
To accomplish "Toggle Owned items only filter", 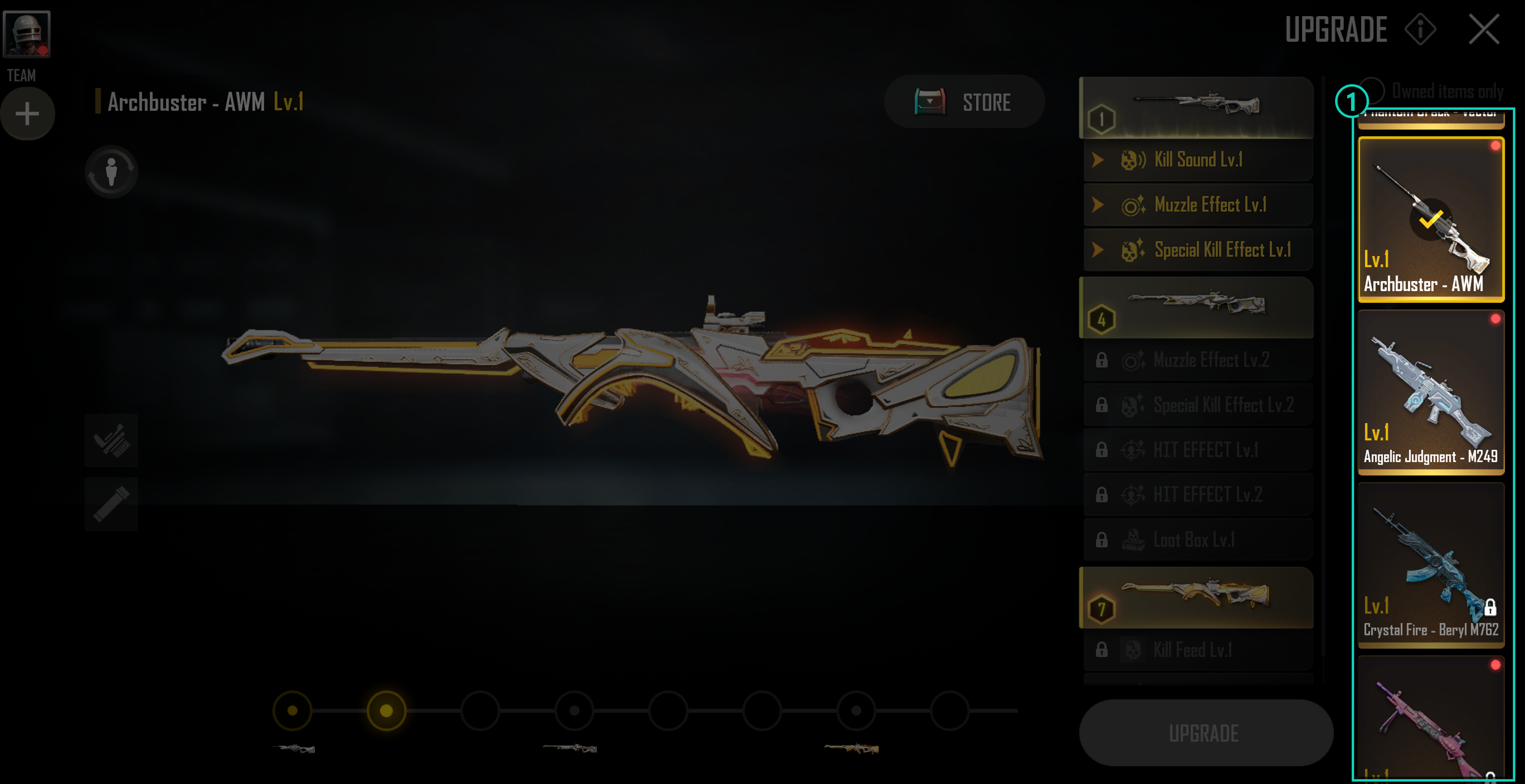I will [x=1372, y=90].
